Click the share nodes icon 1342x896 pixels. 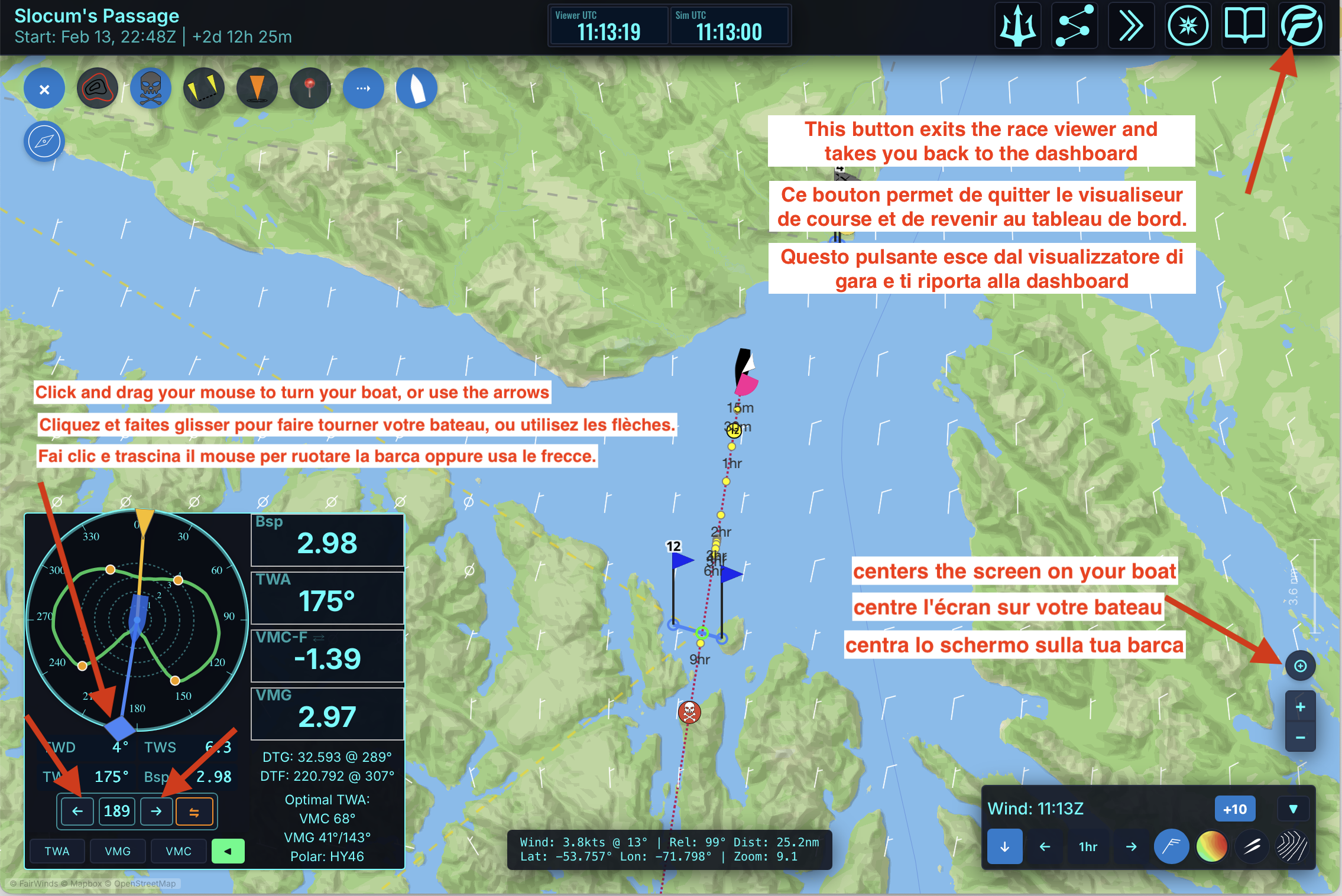point(1074,27)
